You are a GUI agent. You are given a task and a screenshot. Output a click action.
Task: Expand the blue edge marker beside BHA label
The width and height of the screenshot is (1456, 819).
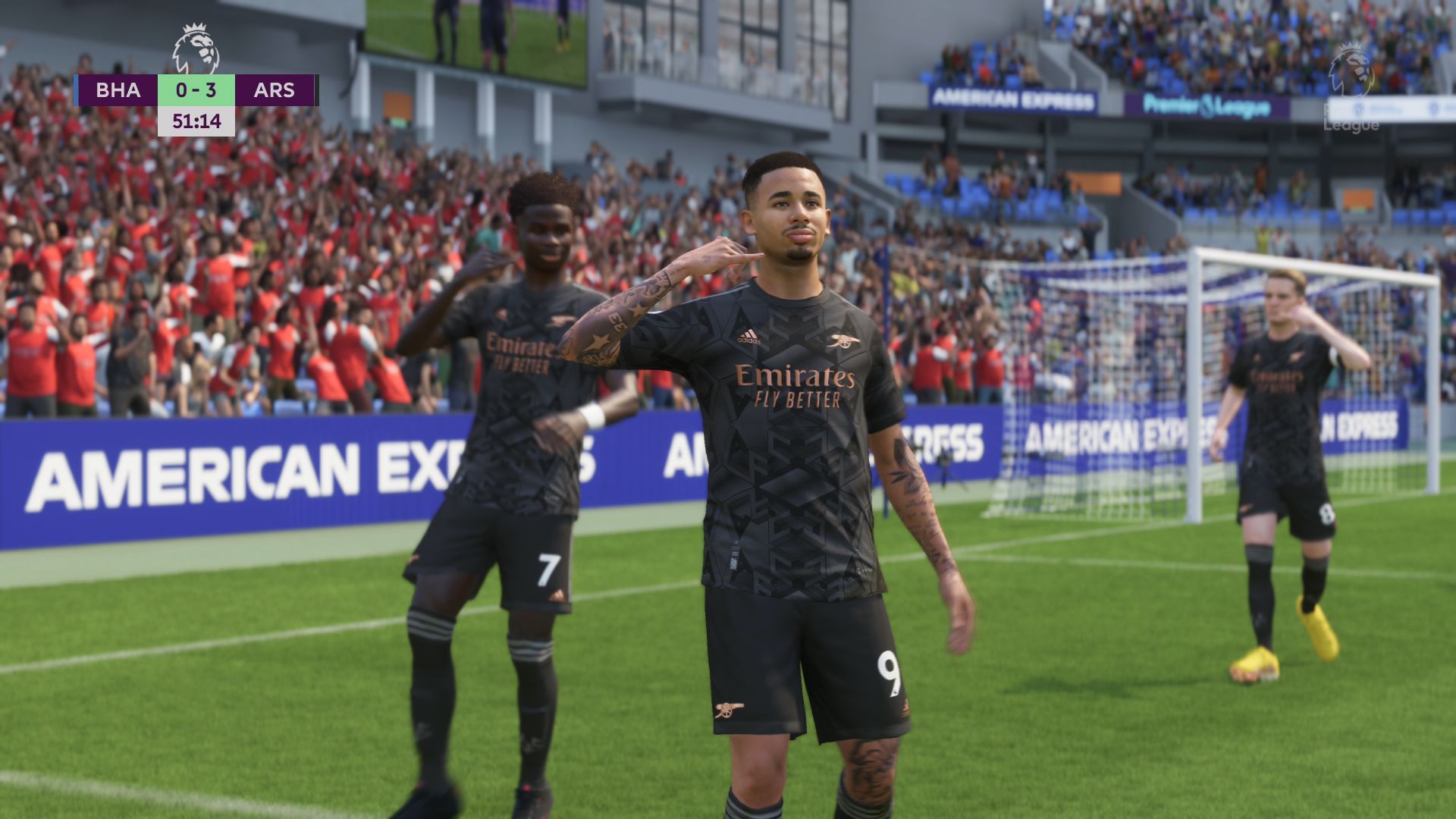click(76, 89)
